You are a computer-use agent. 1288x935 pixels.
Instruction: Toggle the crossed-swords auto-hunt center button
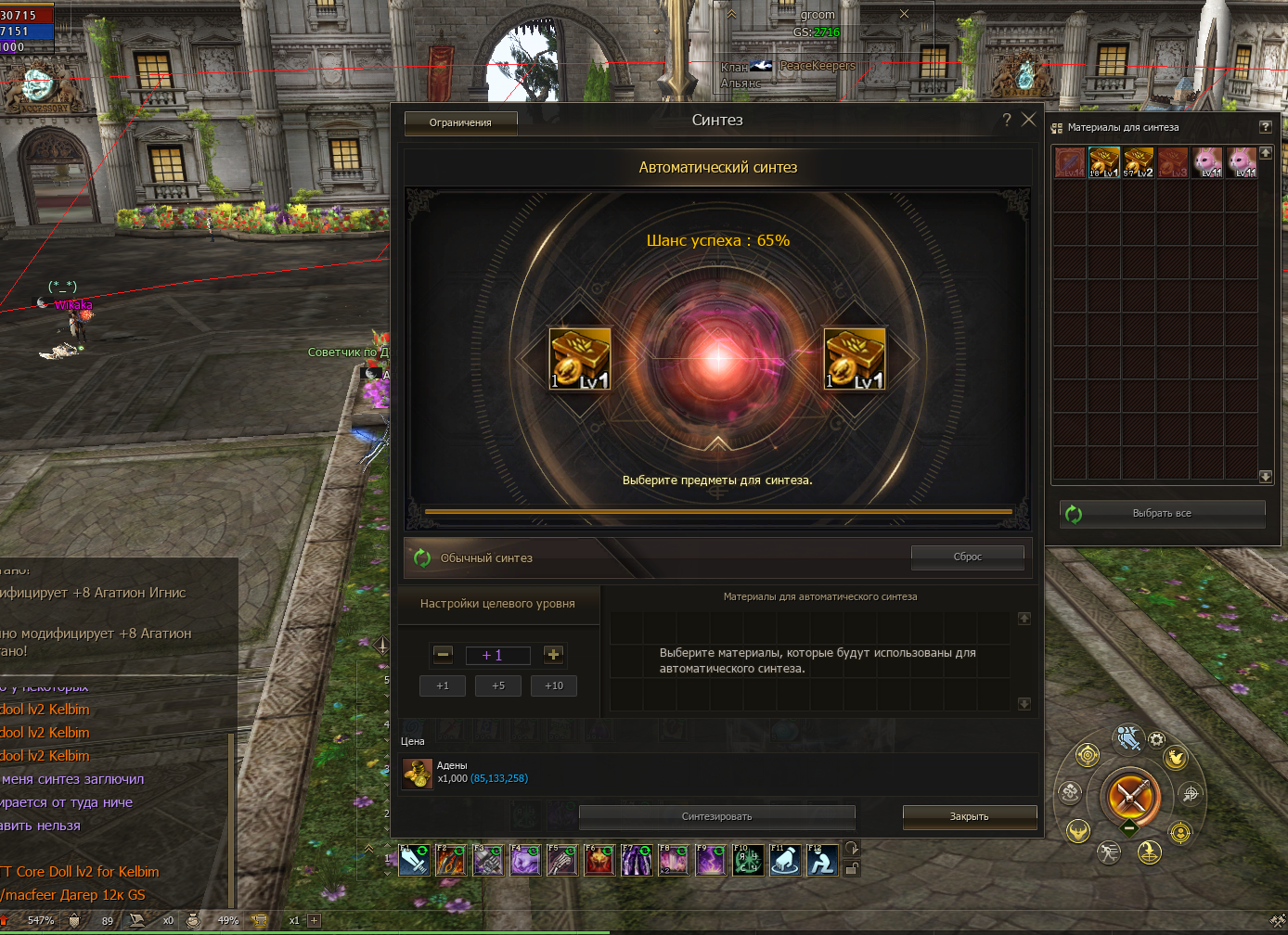pyautogui.click(x=1129, y=796)
